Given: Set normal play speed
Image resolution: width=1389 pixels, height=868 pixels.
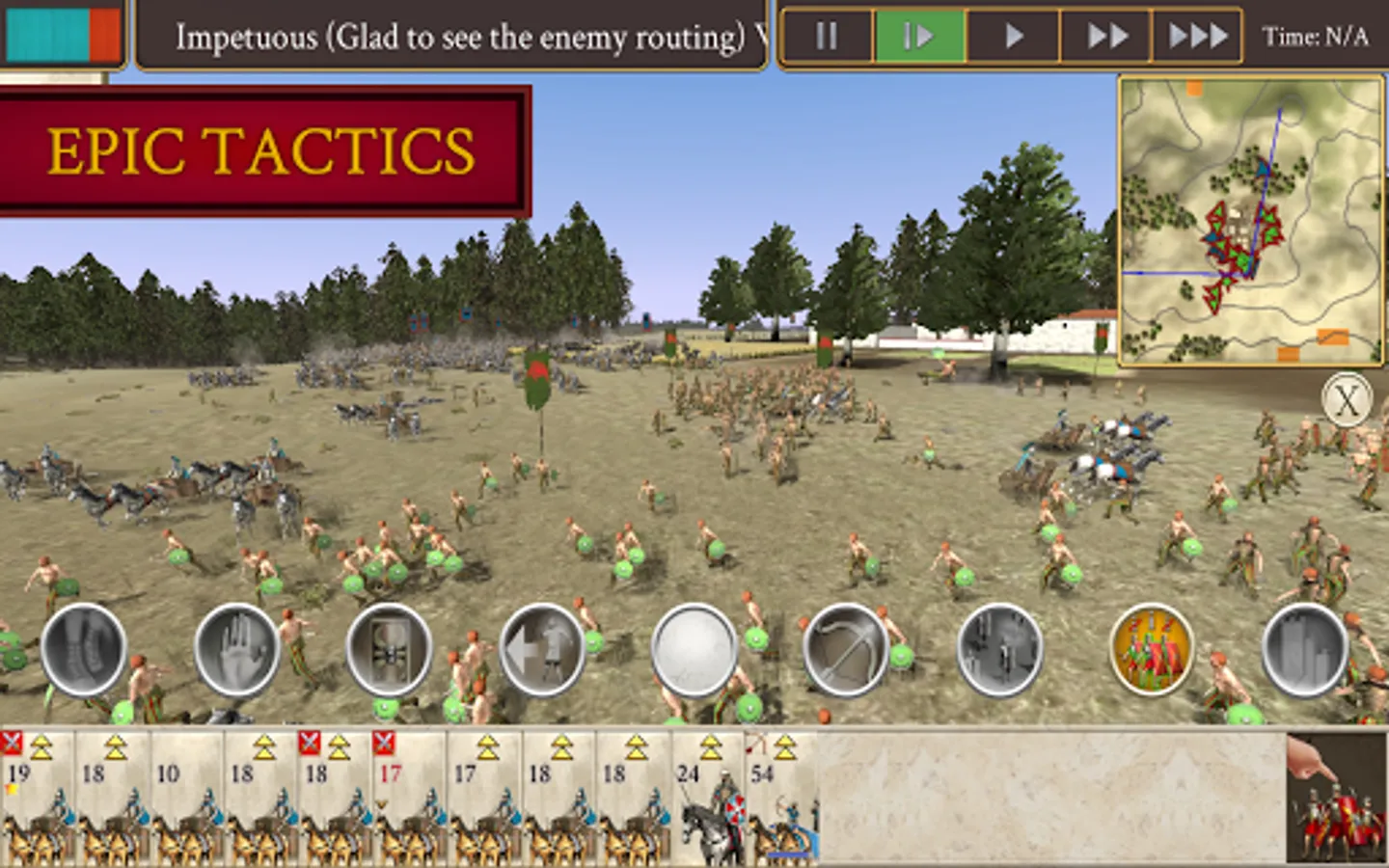Looking at the screenshot, I should coord(1013,37).
